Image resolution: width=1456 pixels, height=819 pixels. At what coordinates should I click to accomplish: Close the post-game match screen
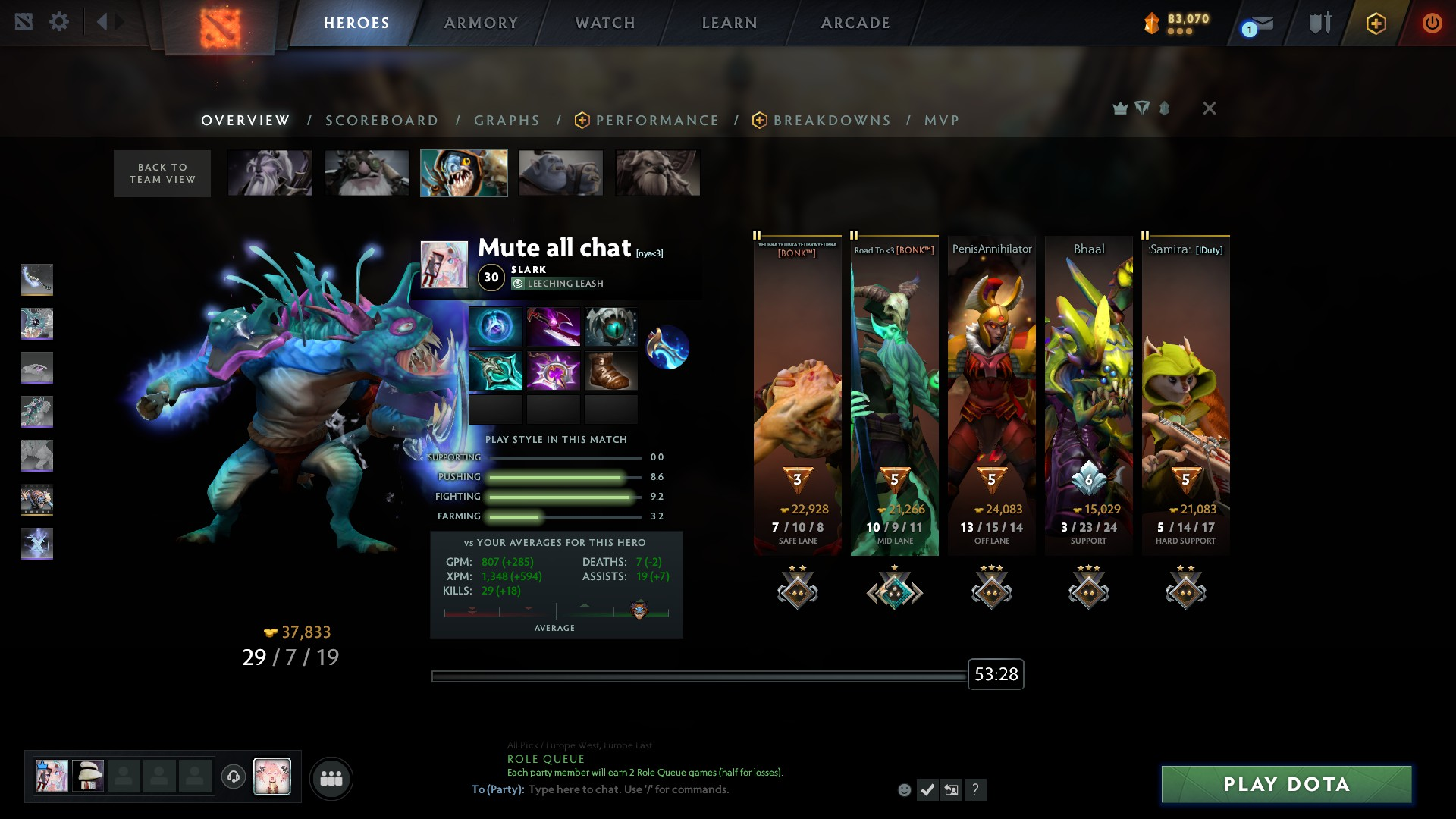[x=1210, y=108]
